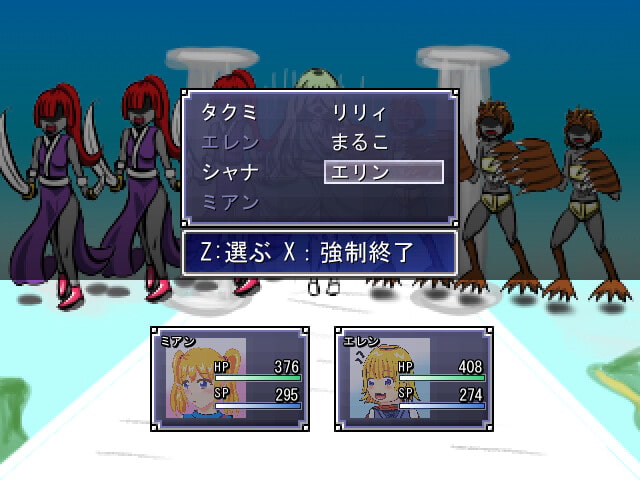Click the highlighted エリン option

coord(384,172)
